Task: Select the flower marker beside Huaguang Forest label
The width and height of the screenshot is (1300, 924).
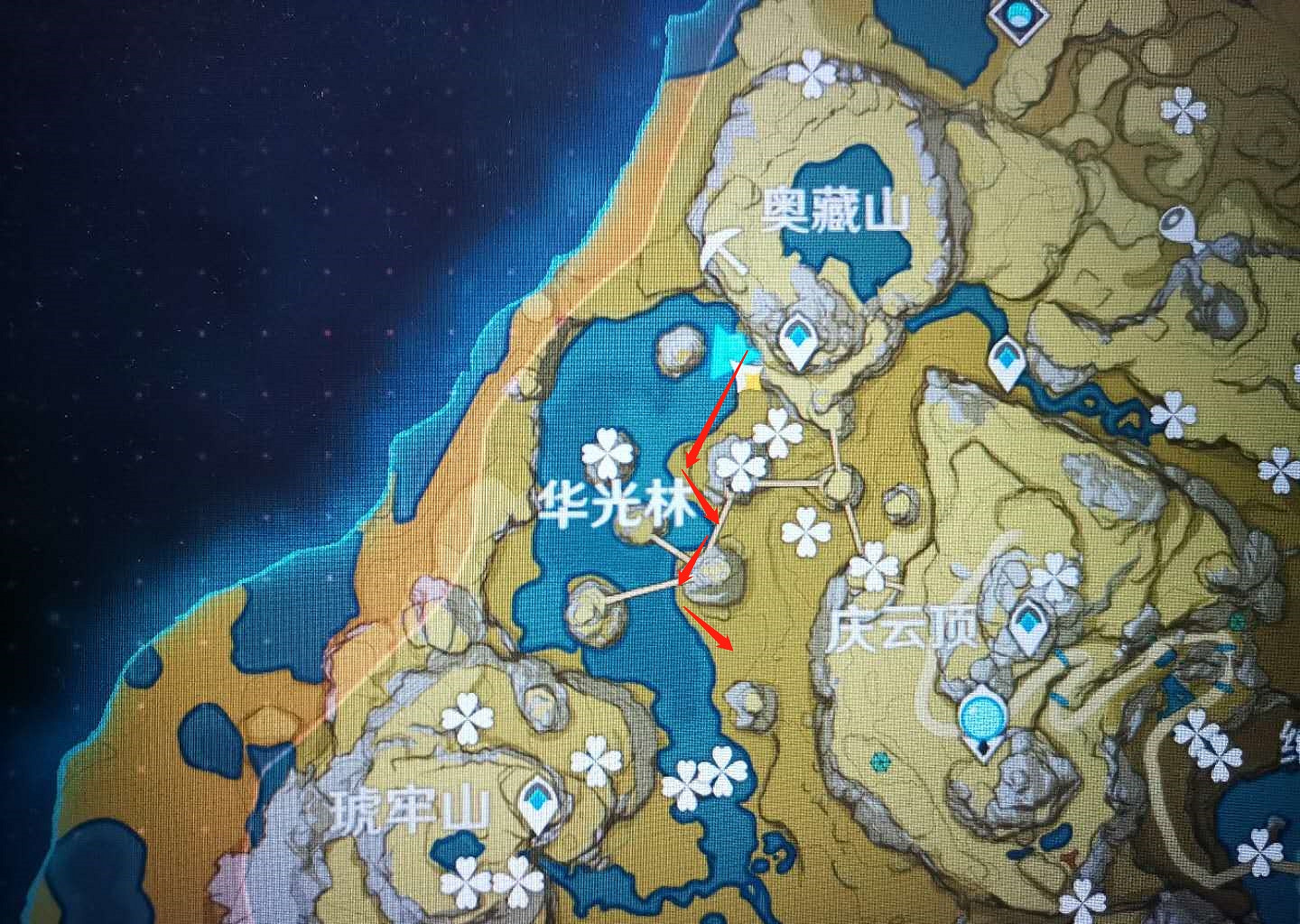Action: click(x=607, y=451)
